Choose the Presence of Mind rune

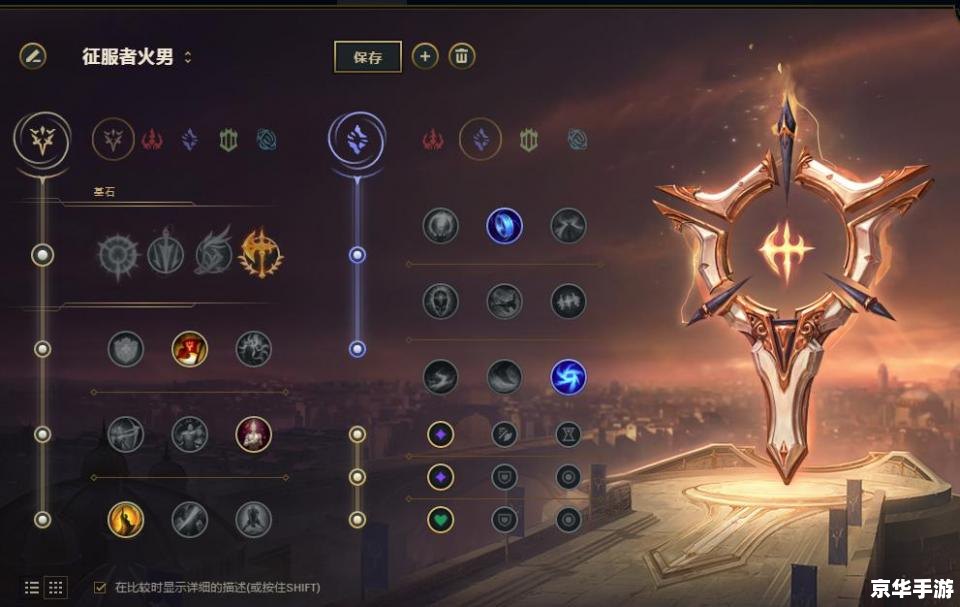tap(254, 349)
